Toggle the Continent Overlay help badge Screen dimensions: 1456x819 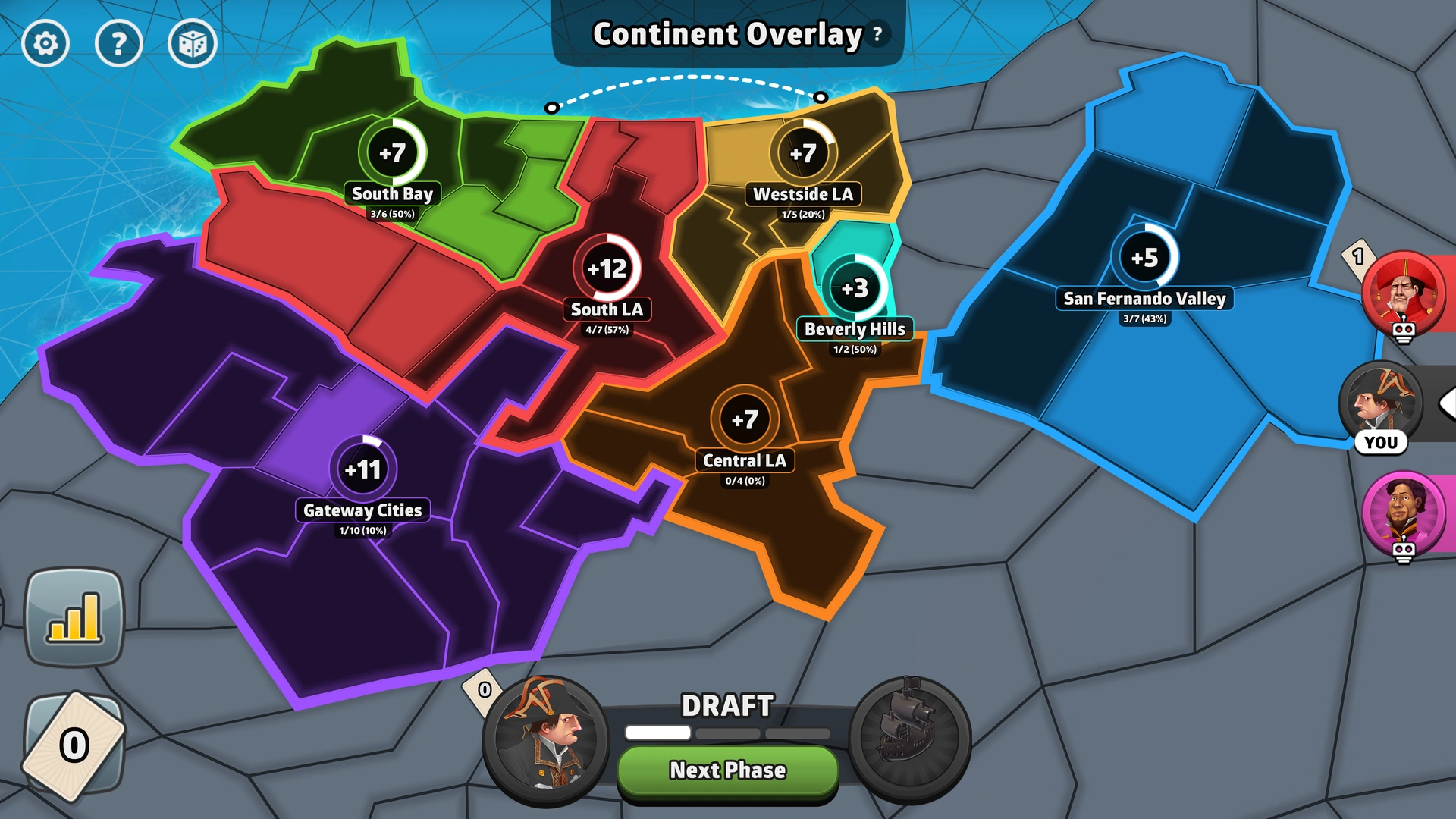(878, 34)
